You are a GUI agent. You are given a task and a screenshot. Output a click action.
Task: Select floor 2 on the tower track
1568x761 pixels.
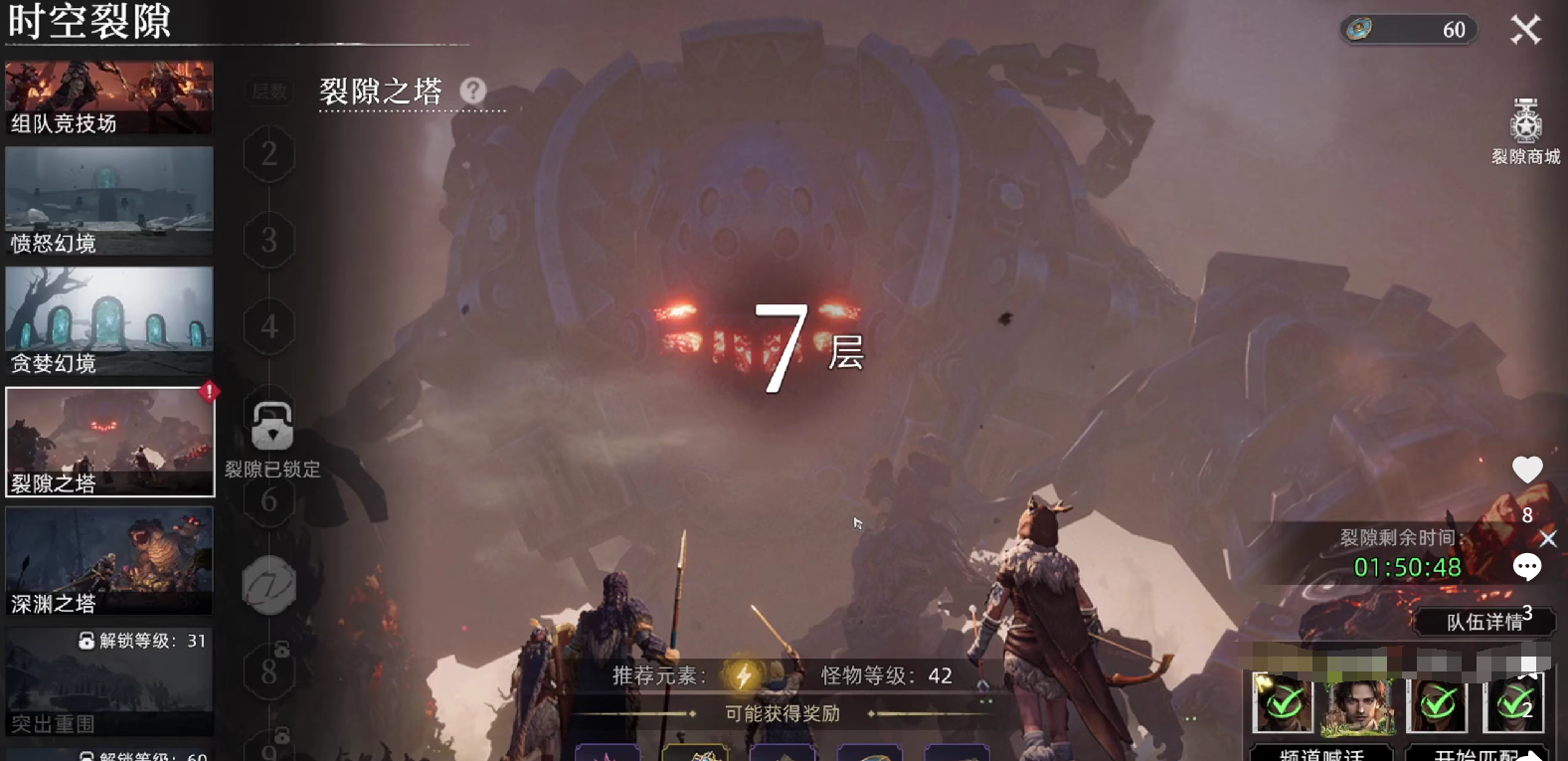click(268, 154)
